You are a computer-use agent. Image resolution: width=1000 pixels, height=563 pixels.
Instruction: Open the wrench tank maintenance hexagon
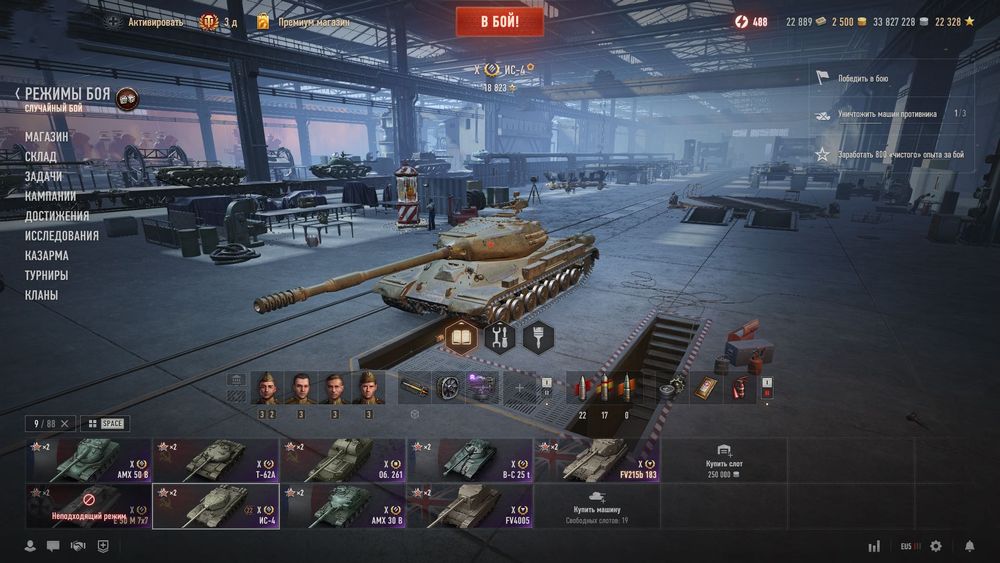coord(500,337)
